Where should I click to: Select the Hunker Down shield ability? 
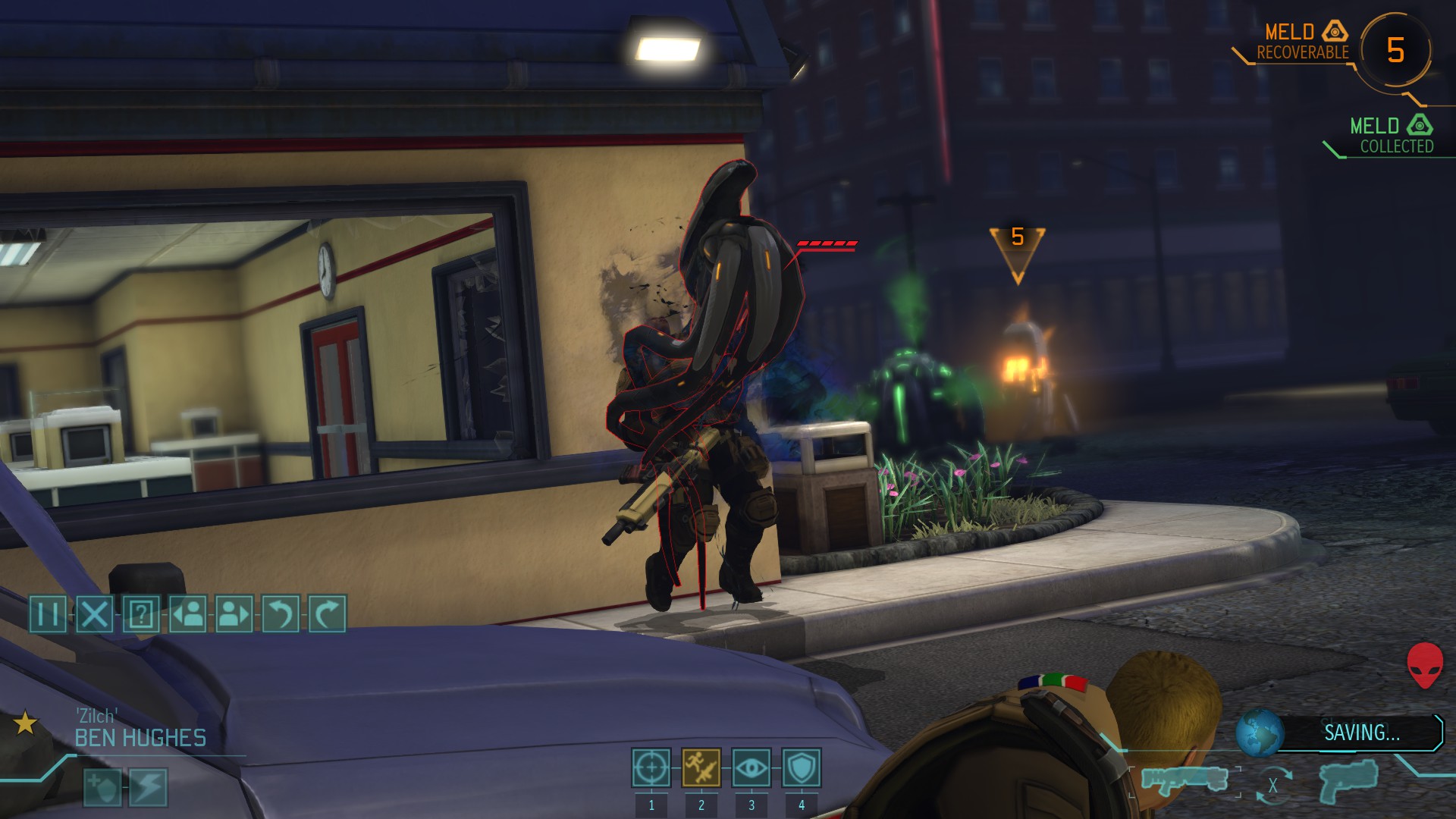coord(801,768)
